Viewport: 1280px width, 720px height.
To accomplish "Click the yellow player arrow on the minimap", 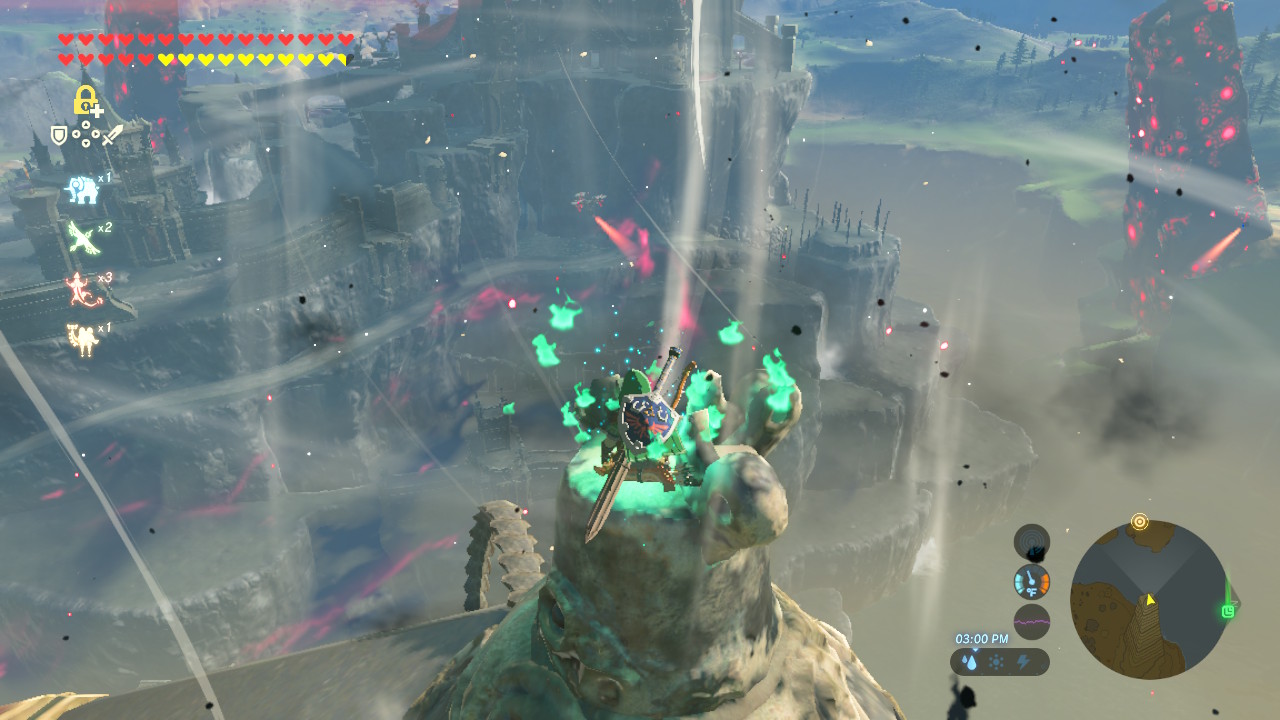I will point(1150,599).
